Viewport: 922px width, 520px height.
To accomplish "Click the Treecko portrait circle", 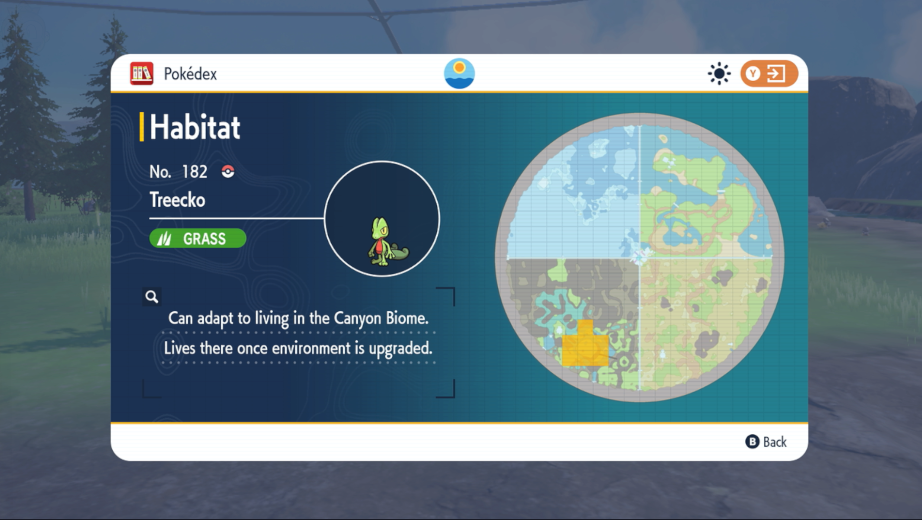I will pyautogui.click(x=382, y=219).
